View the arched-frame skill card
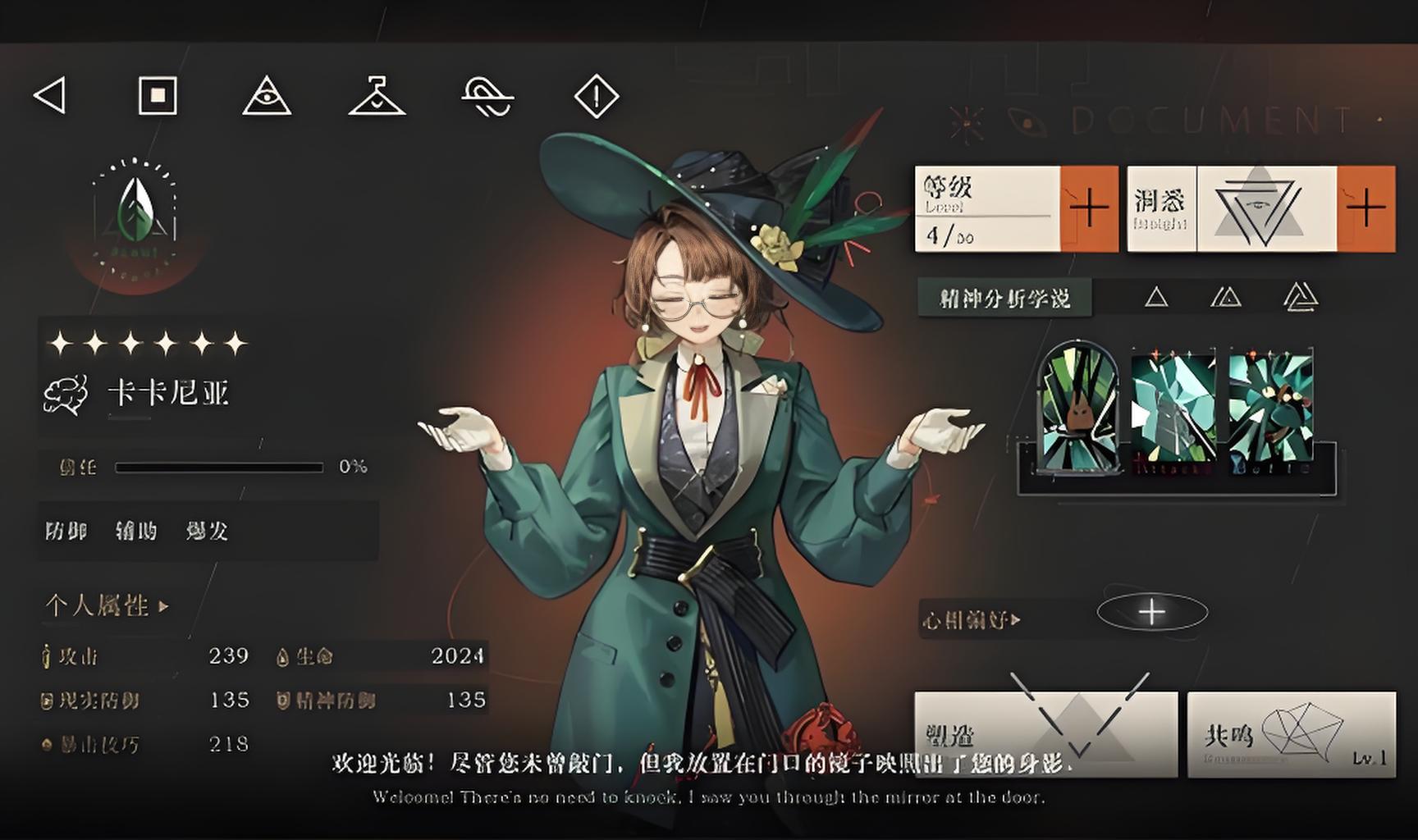Viewport: 1418px width, 840px height. 1077,407
